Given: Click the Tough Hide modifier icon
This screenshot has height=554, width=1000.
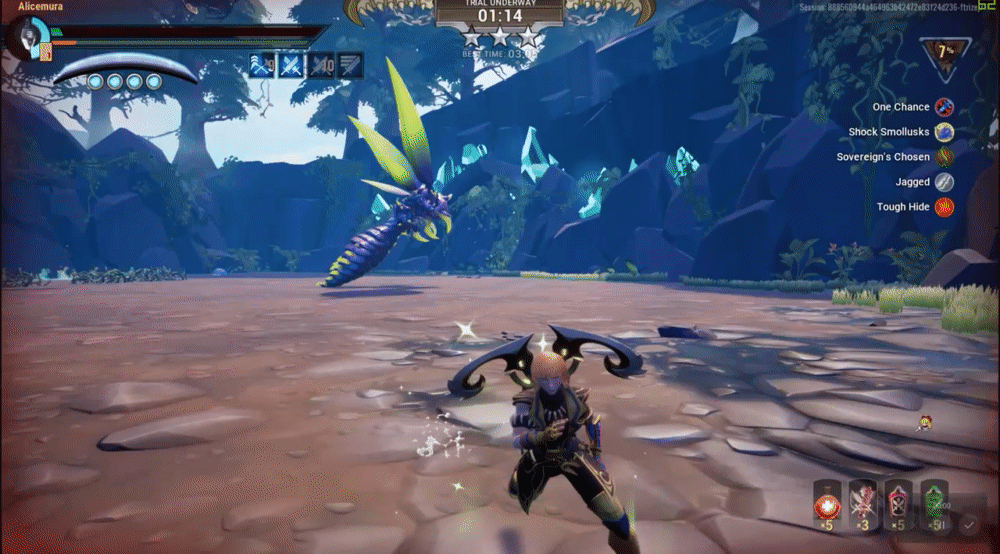Looking at the screenshot, I should point(945,207).
